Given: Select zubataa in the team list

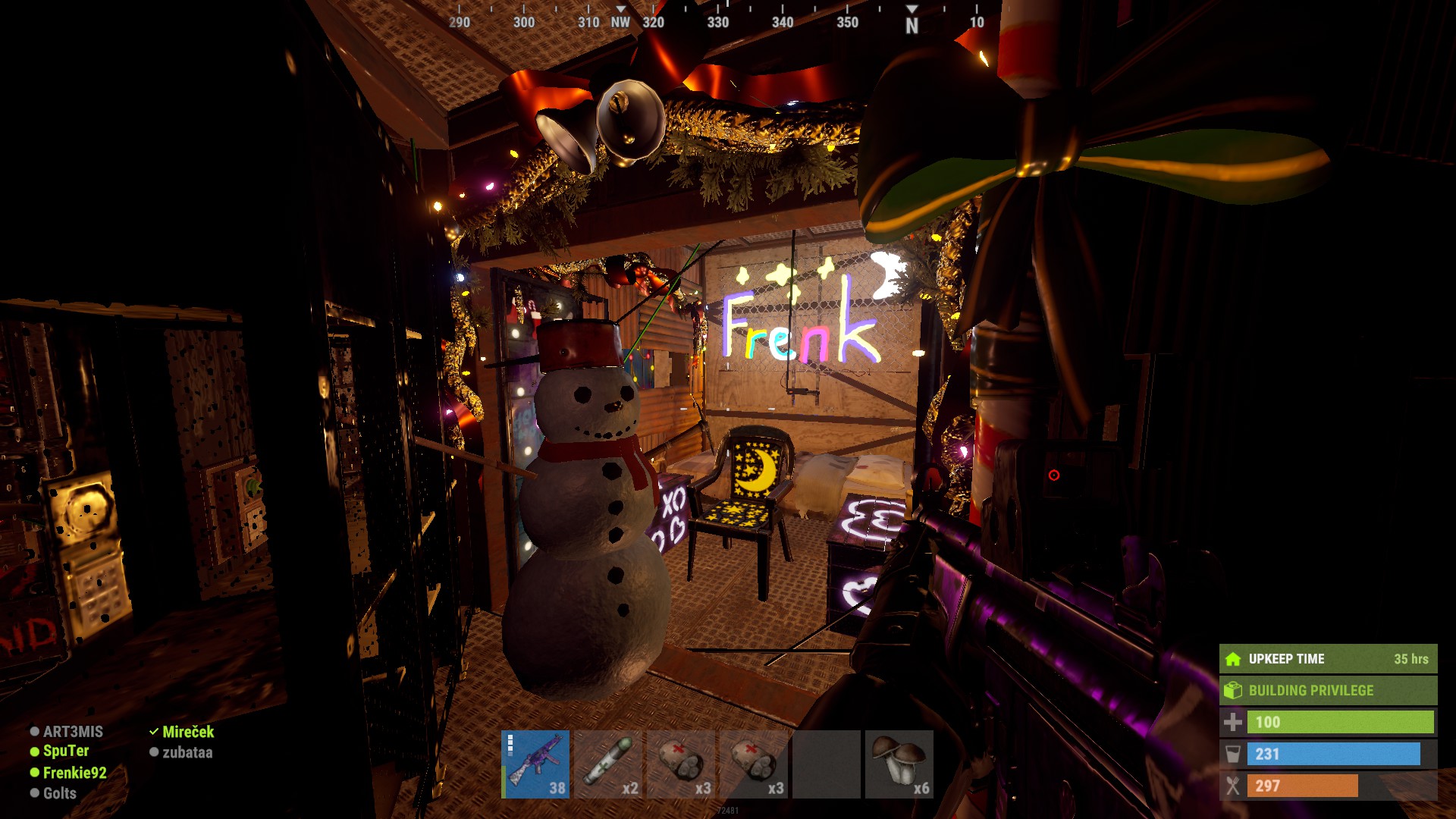Looking at the screenshot, I should pos(187,752).
